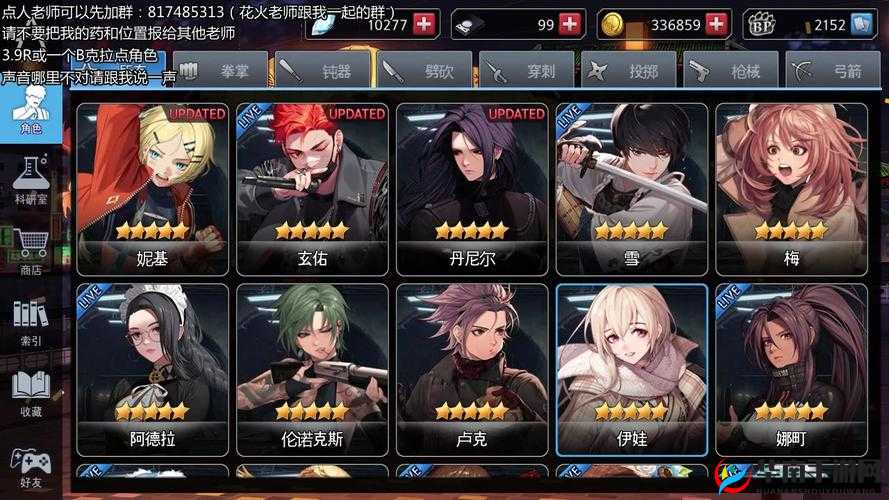The width and height of the screenshot is (889, 500).
Task: Pick the 娜町 character card
Action: coord(792,370)
